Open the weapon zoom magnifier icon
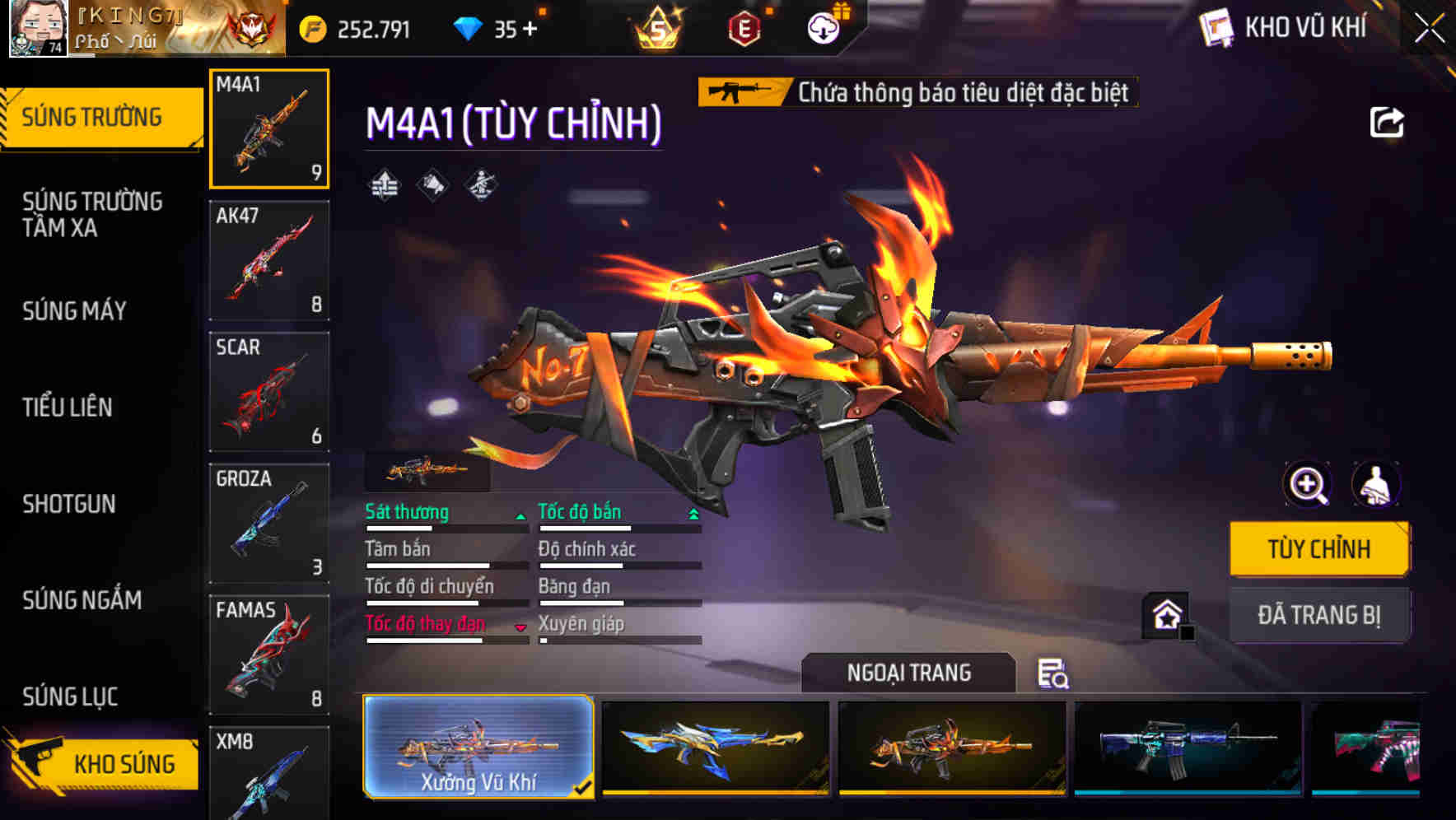This screenshot has height=820, width=1456. [x=1306, y=485]
